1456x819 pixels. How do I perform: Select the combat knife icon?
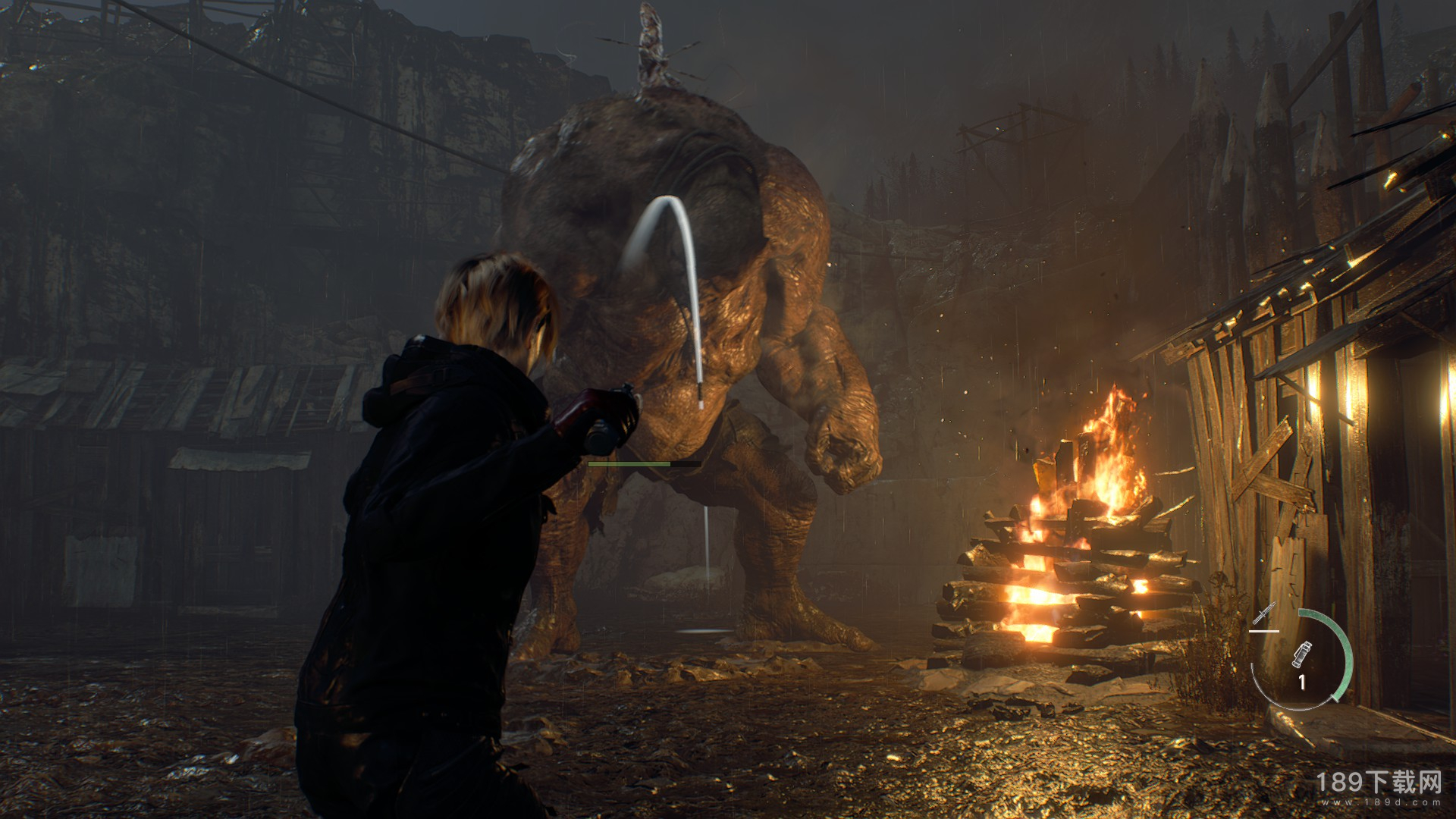click(x=1264, y=613)
